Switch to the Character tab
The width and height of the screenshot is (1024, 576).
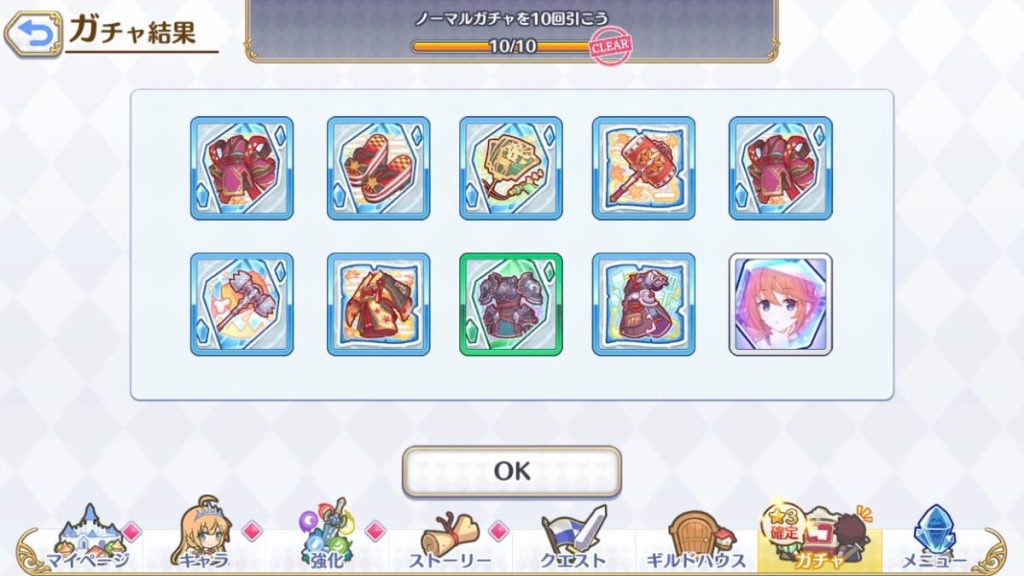pos(204,540)
